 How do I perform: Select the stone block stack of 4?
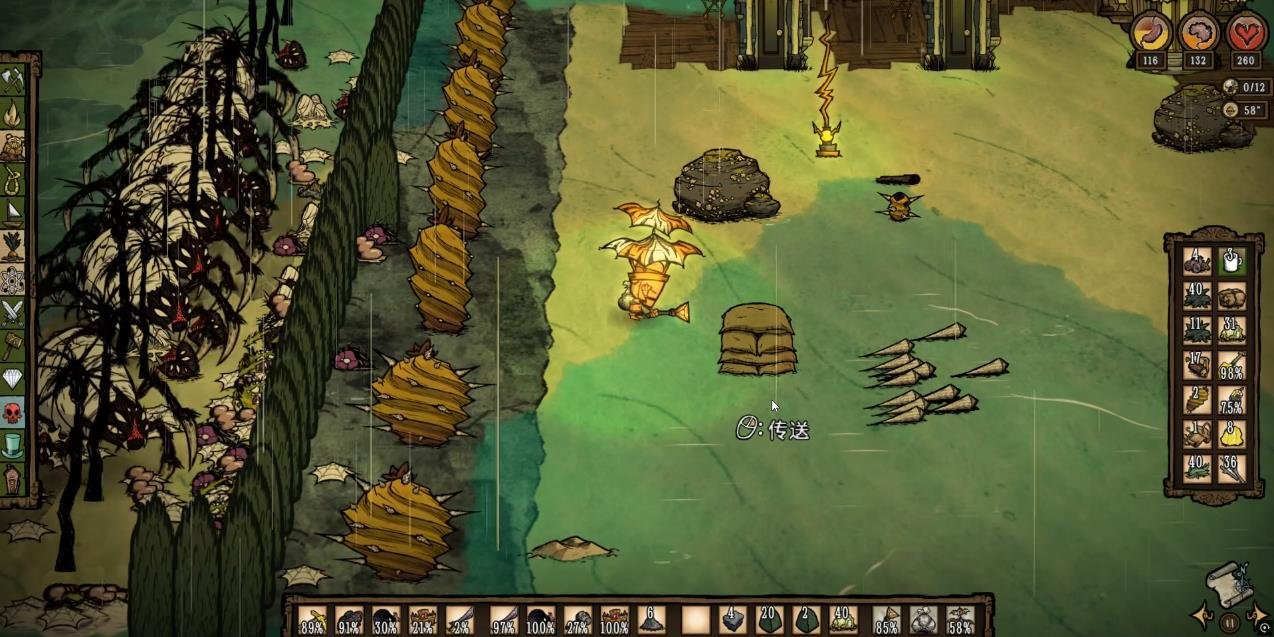click(x=731, y=620)
